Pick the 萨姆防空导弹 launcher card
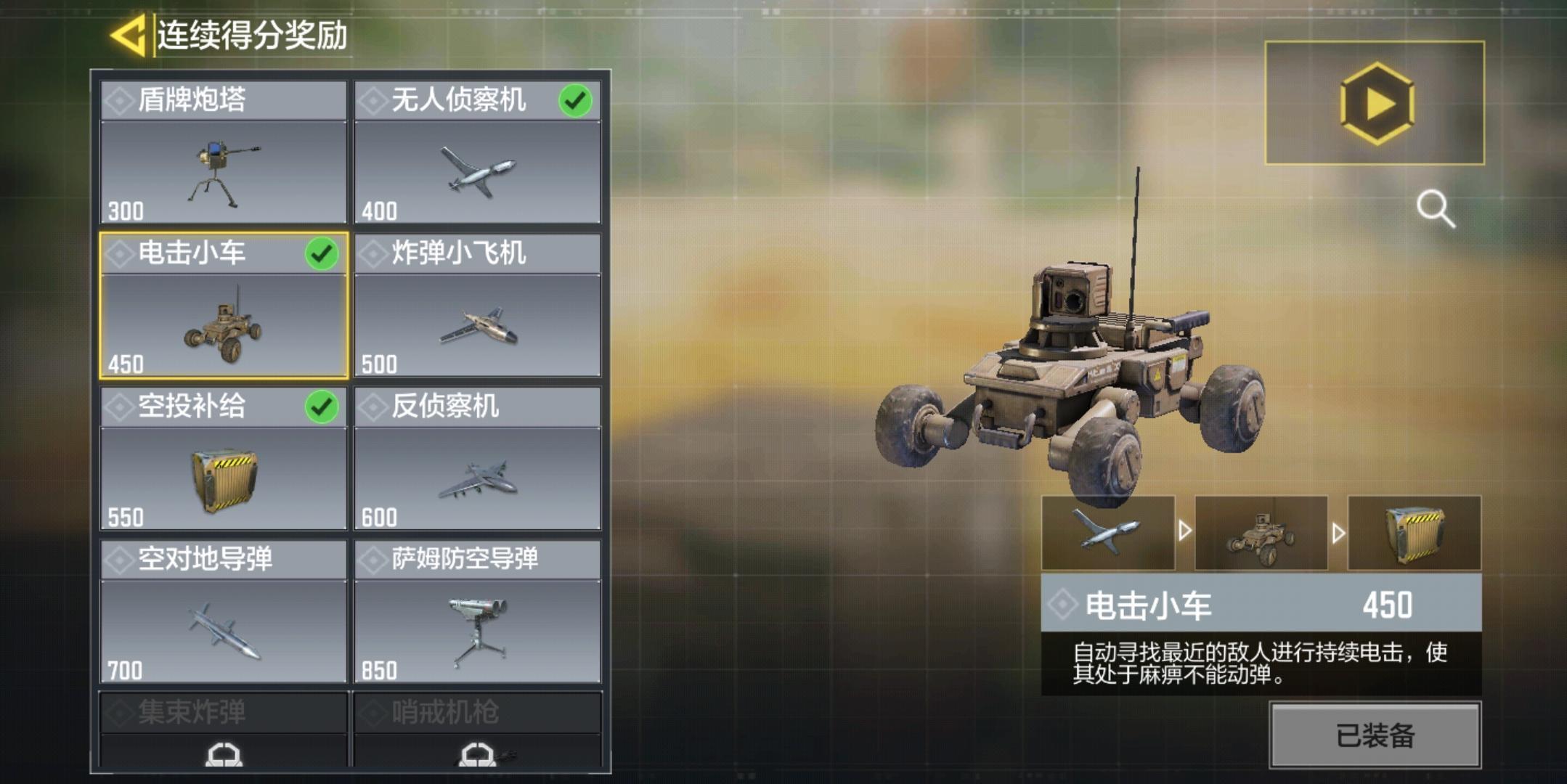Viewport: 1567px width, 784px height. click(477, 612)
